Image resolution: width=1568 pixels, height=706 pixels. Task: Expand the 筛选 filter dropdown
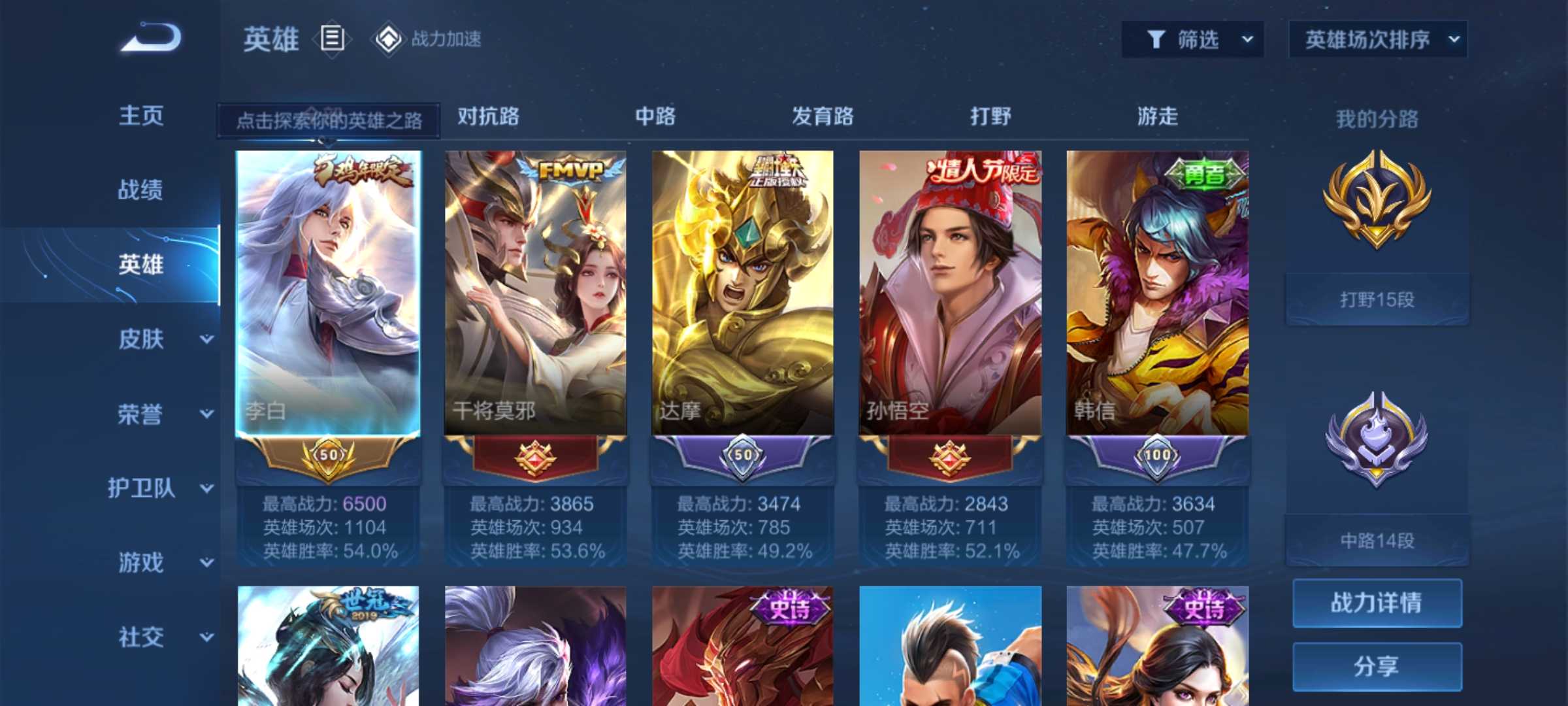pyautogui.click(x=1247, y=39)
